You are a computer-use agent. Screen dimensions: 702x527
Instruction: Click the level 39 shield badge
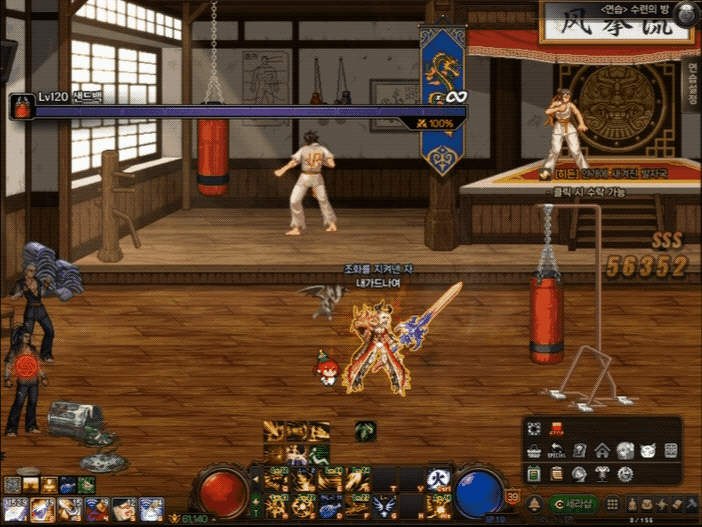pyautogui.click(x=513, y=497)
